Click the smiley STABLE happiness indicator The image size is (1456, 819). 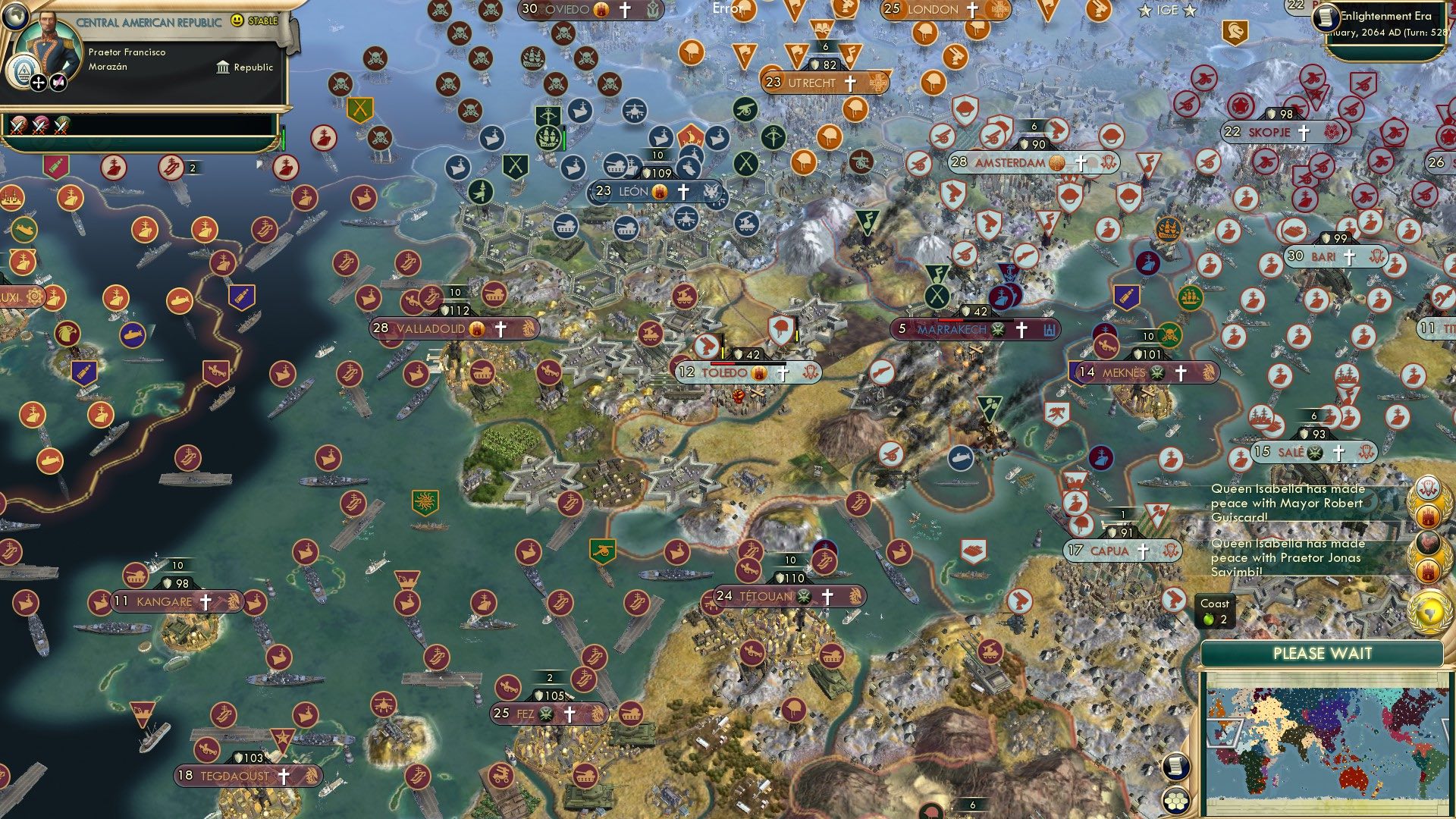click(x=237, y=22)
